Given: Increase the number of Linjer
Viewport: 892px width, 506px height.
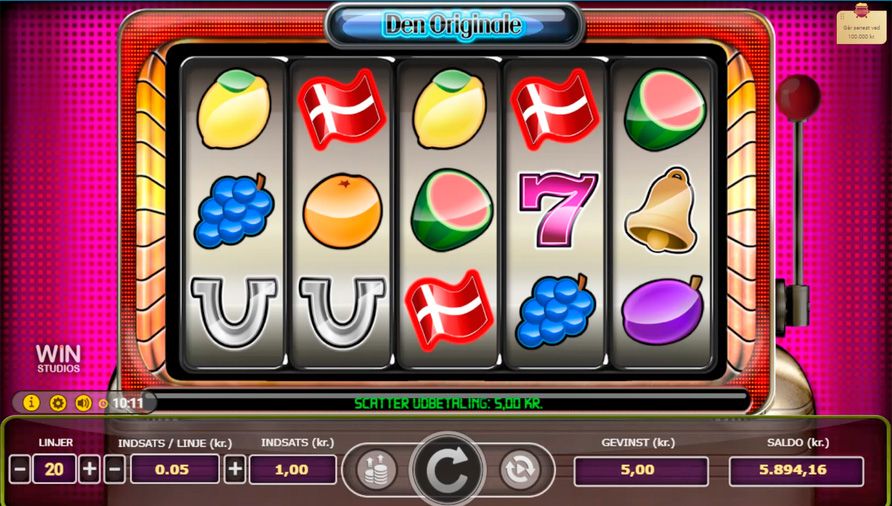Looking at the screenshot, I should pos(89,469).
